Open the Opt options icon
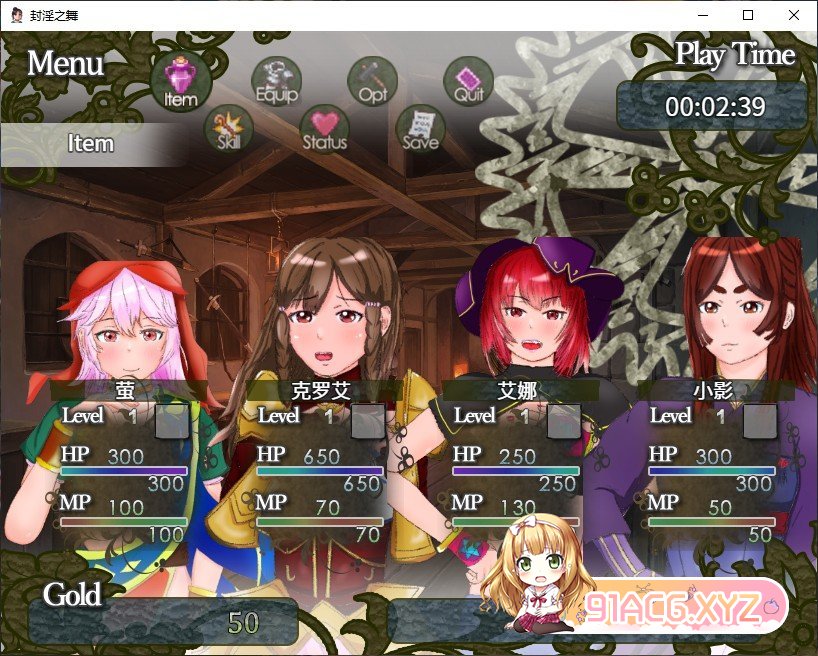 pos(372,80)
